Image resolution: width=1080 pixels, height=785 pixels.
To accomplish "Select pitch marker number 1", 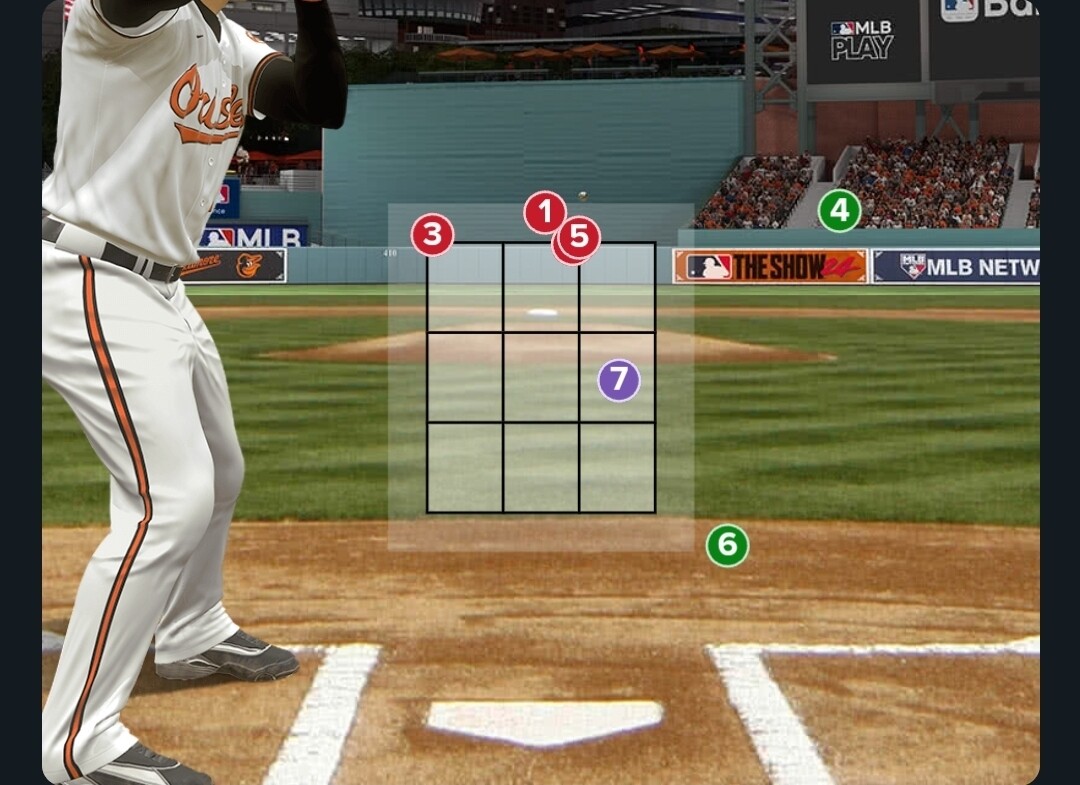I will pos(543,211).
